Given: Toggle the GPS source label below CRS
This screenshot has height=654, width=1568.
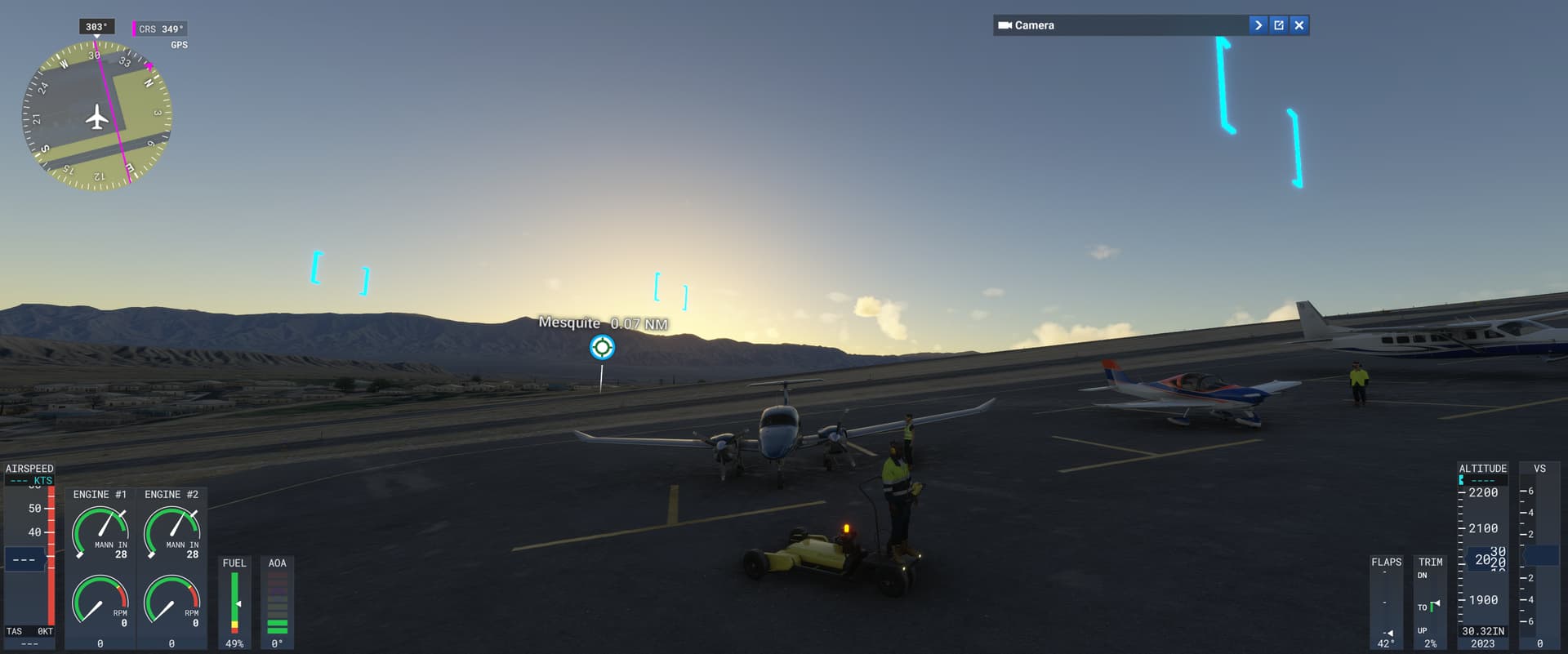Looking at the screenshot, I should (180, 45).
